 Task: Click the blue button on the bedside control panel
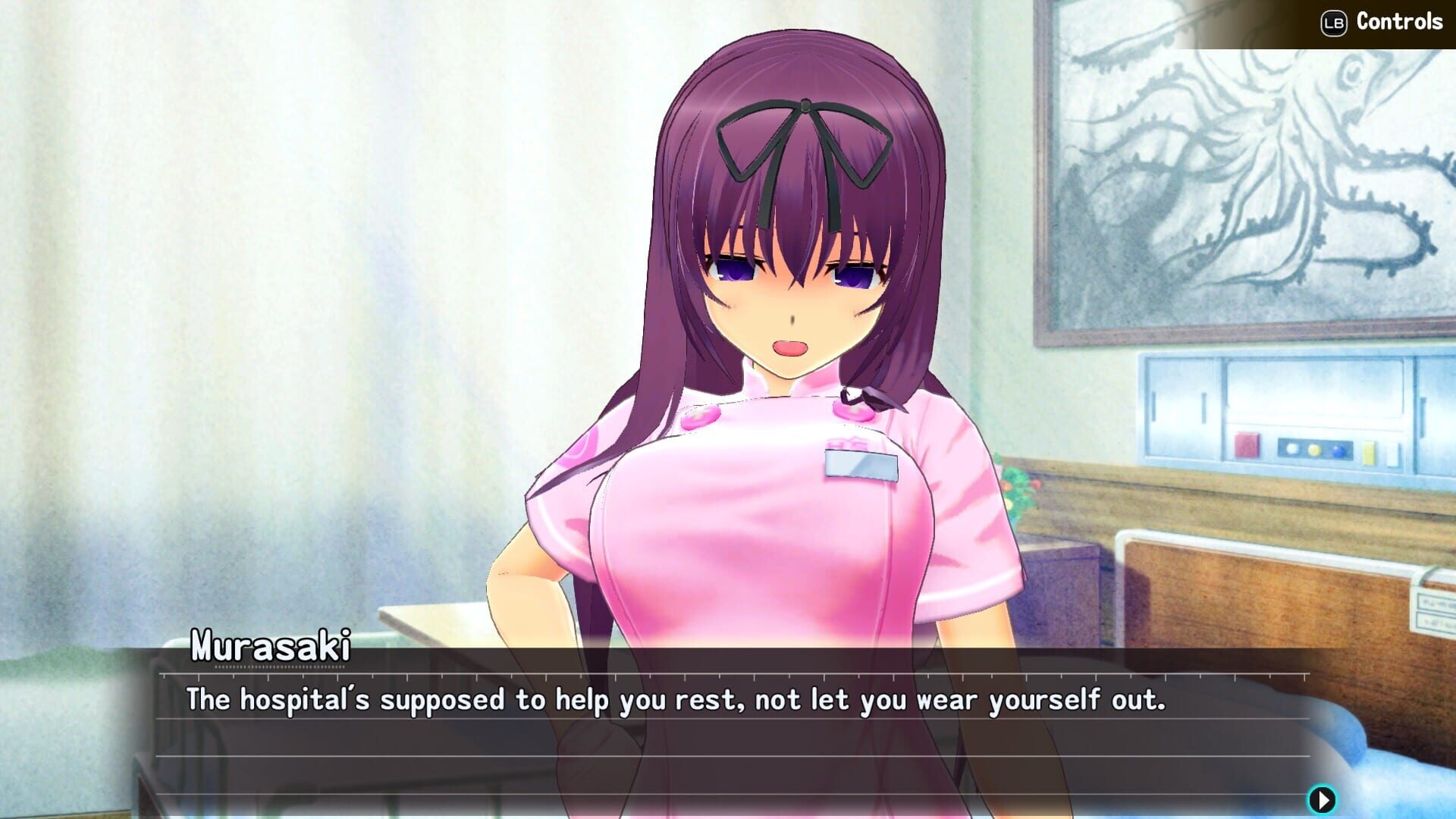[1339, 452]
